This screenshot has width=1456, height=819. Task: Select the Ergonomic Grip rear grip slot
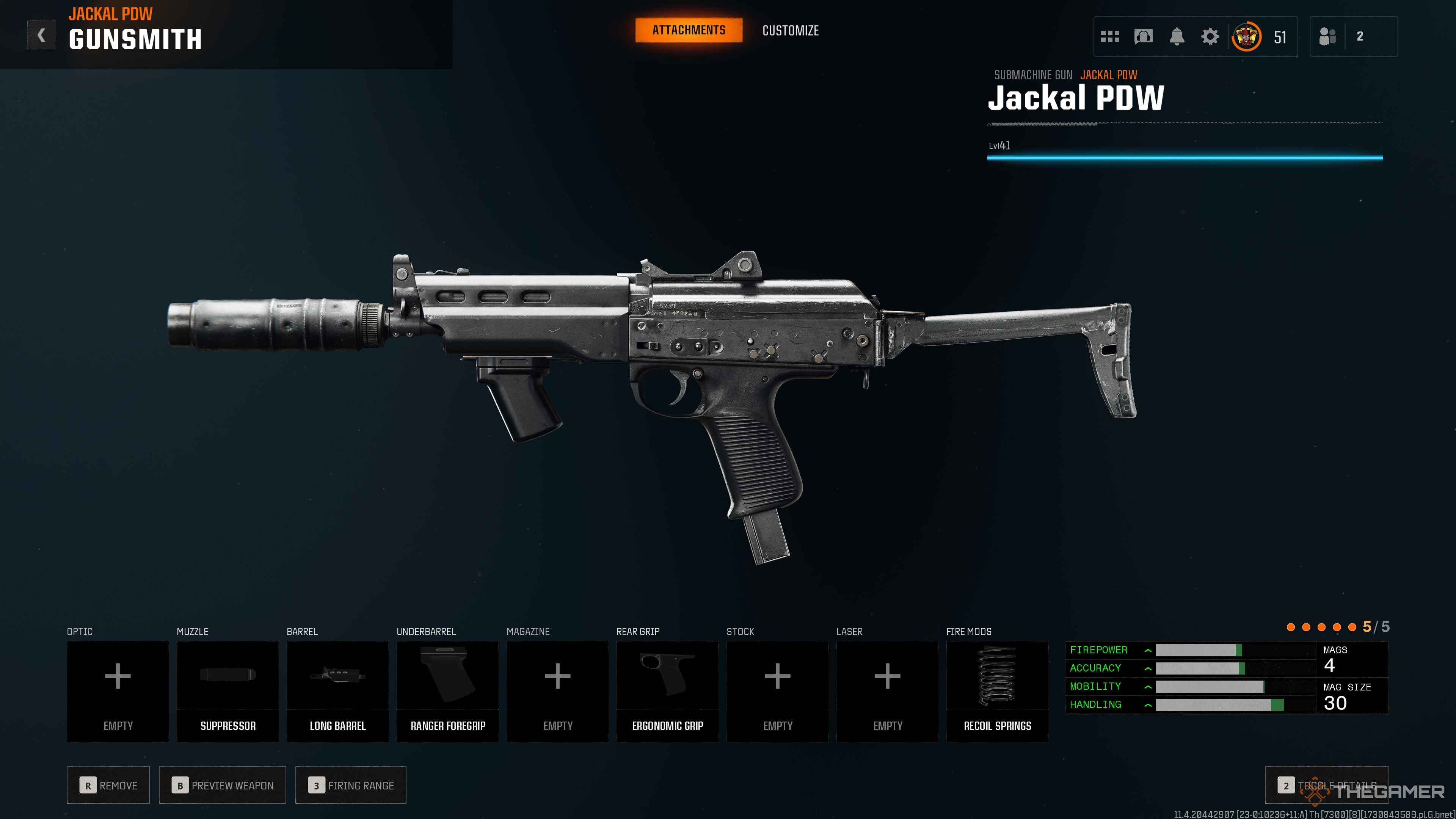point(667,691)
